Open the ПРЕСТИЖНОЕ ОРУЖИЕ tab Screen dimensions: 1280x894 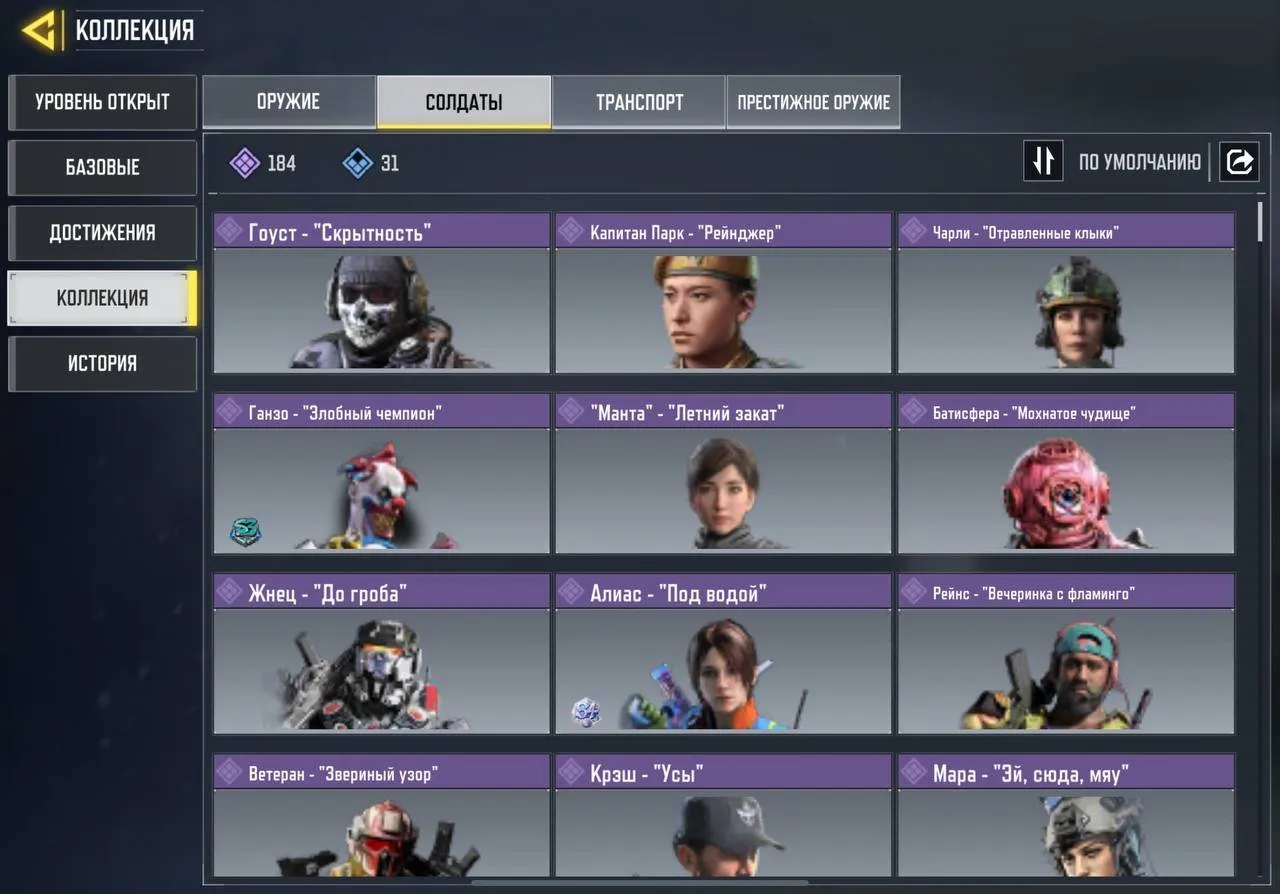point(813,101)
